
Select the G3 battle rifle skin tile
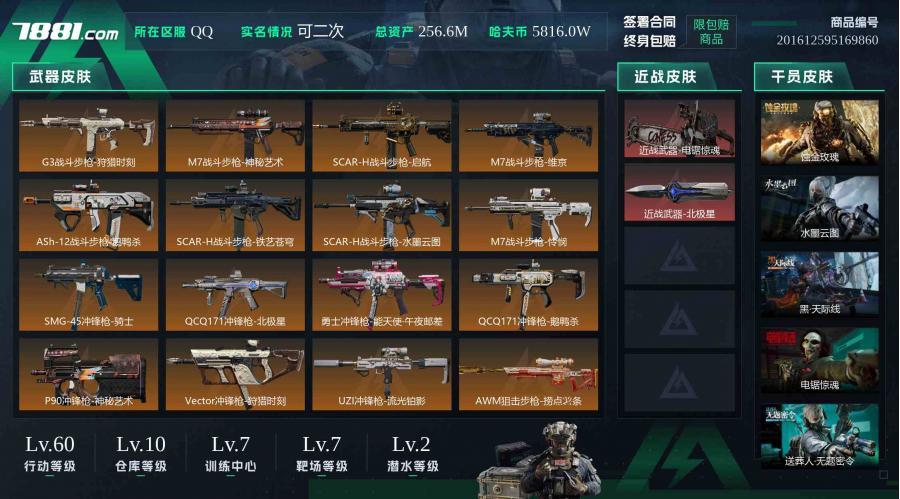(x=88, y=134)
